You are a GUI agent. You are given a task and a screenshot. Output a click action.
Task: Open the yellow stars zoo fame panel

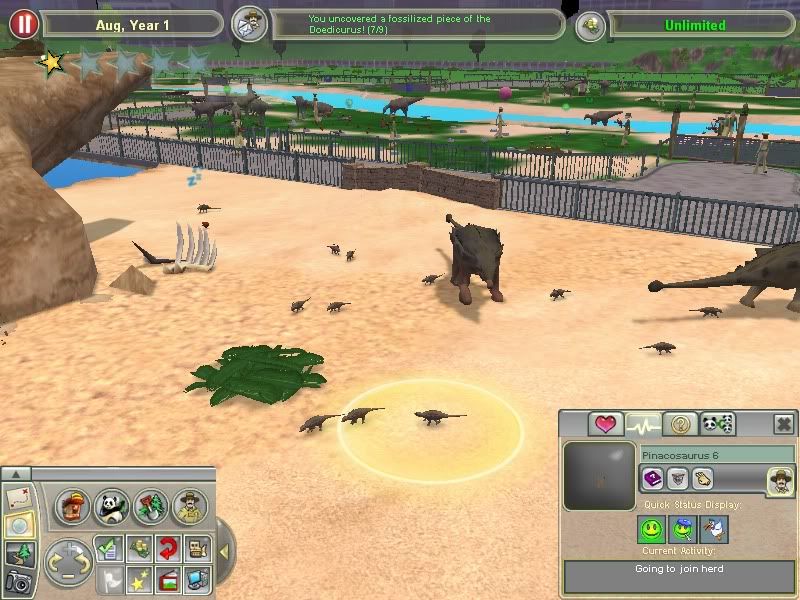pos(139,577)
